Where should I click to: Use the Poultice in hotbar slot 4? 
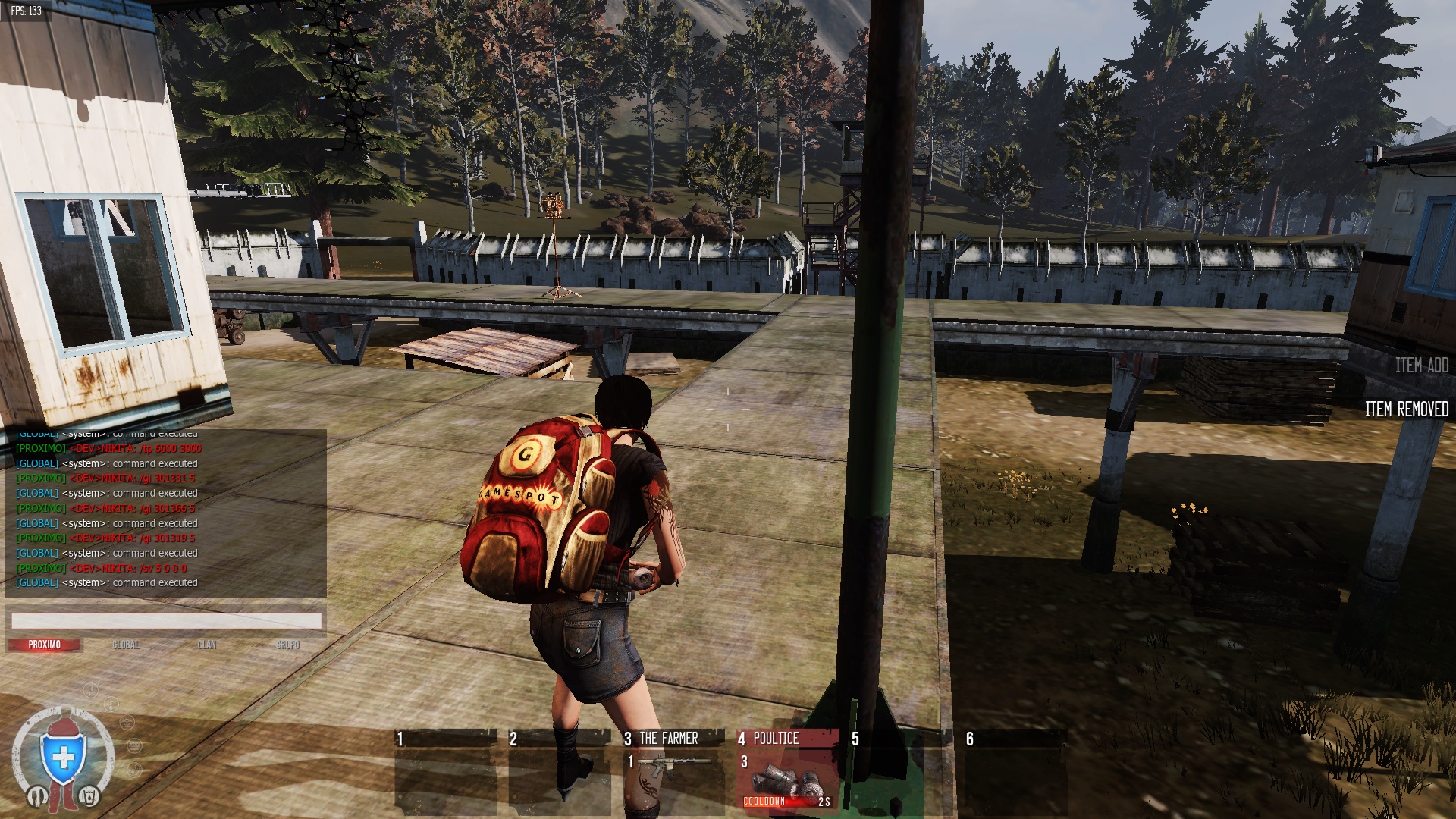coord(787,769)
